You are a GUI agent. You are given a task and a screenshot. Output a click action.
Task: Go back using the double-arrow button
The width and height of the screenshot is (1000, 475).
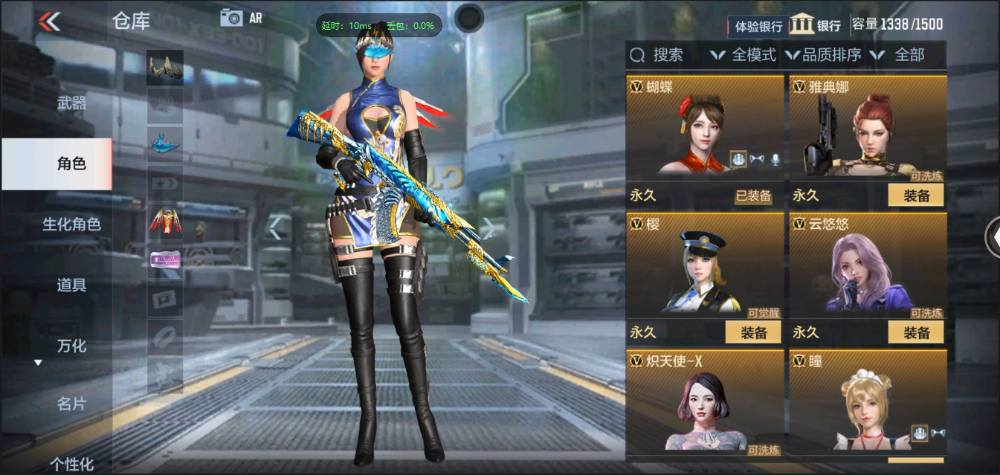48,21
